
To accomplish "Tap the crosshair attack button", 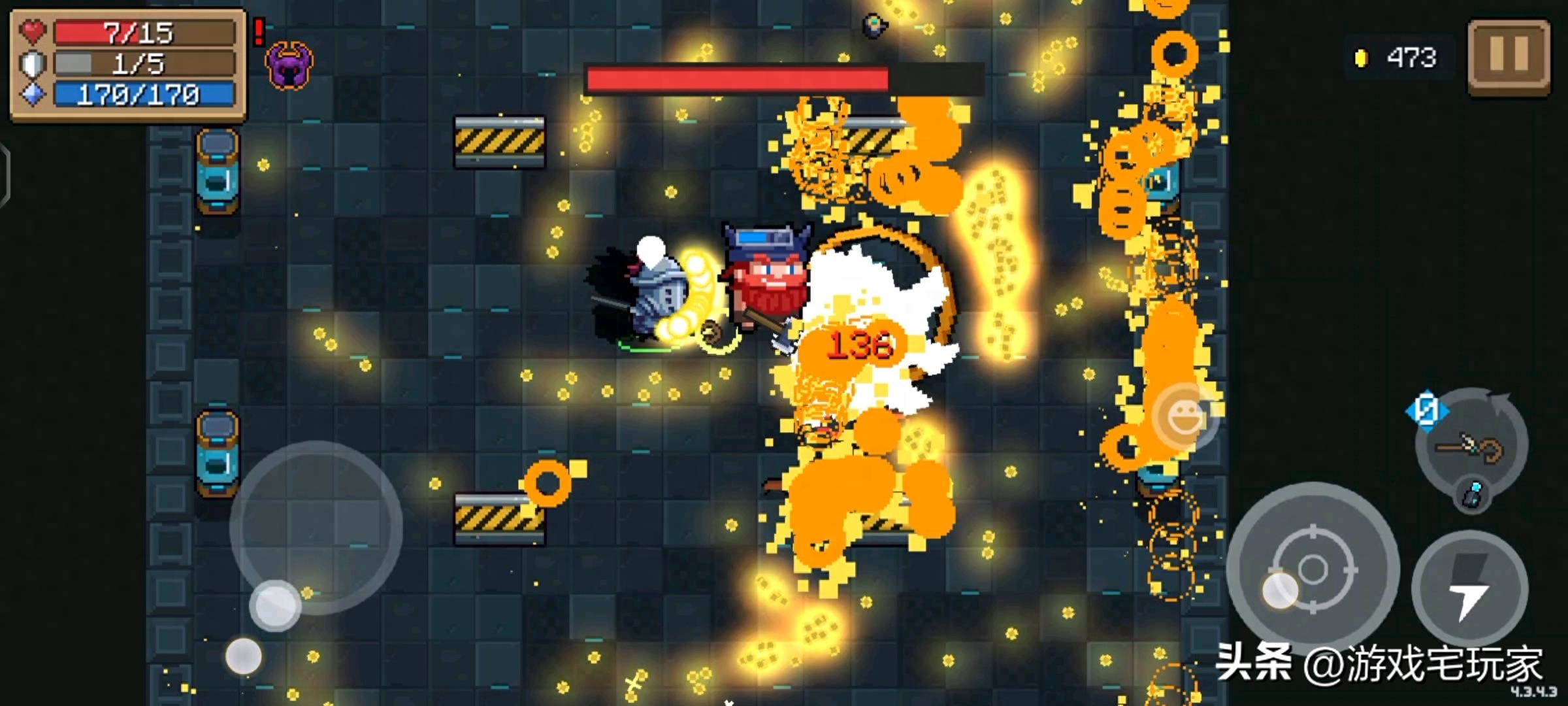I will 1312,569.
